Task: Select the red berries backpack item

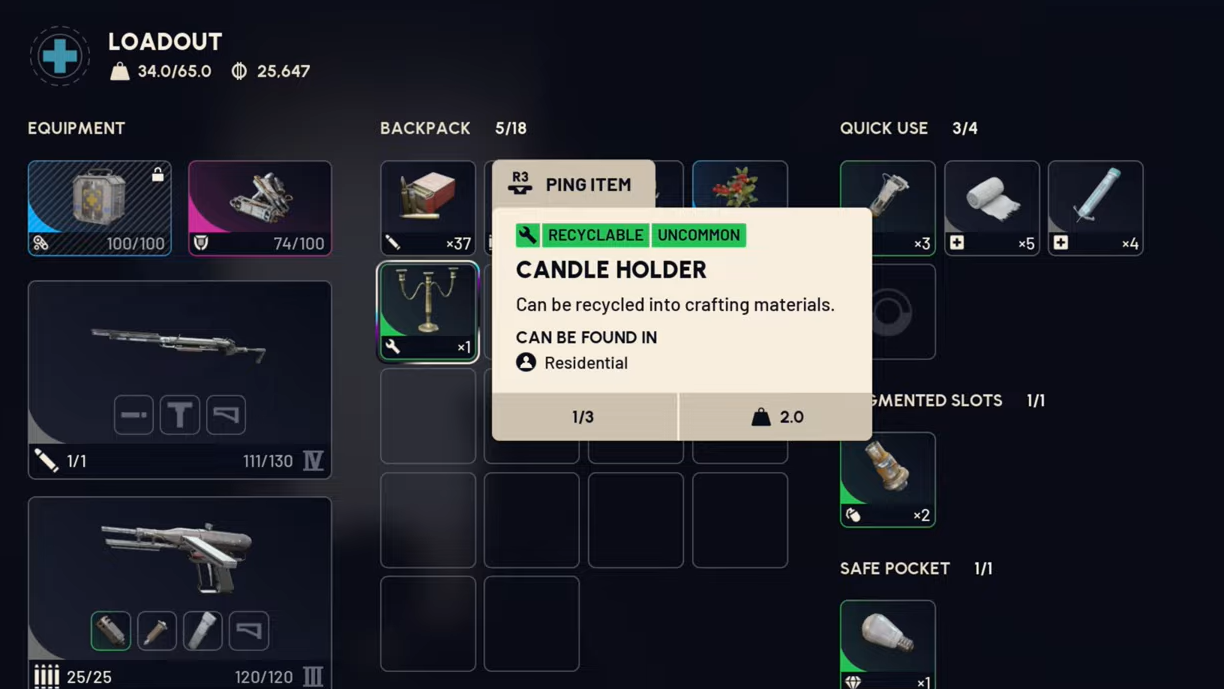Action: point(740,185)
